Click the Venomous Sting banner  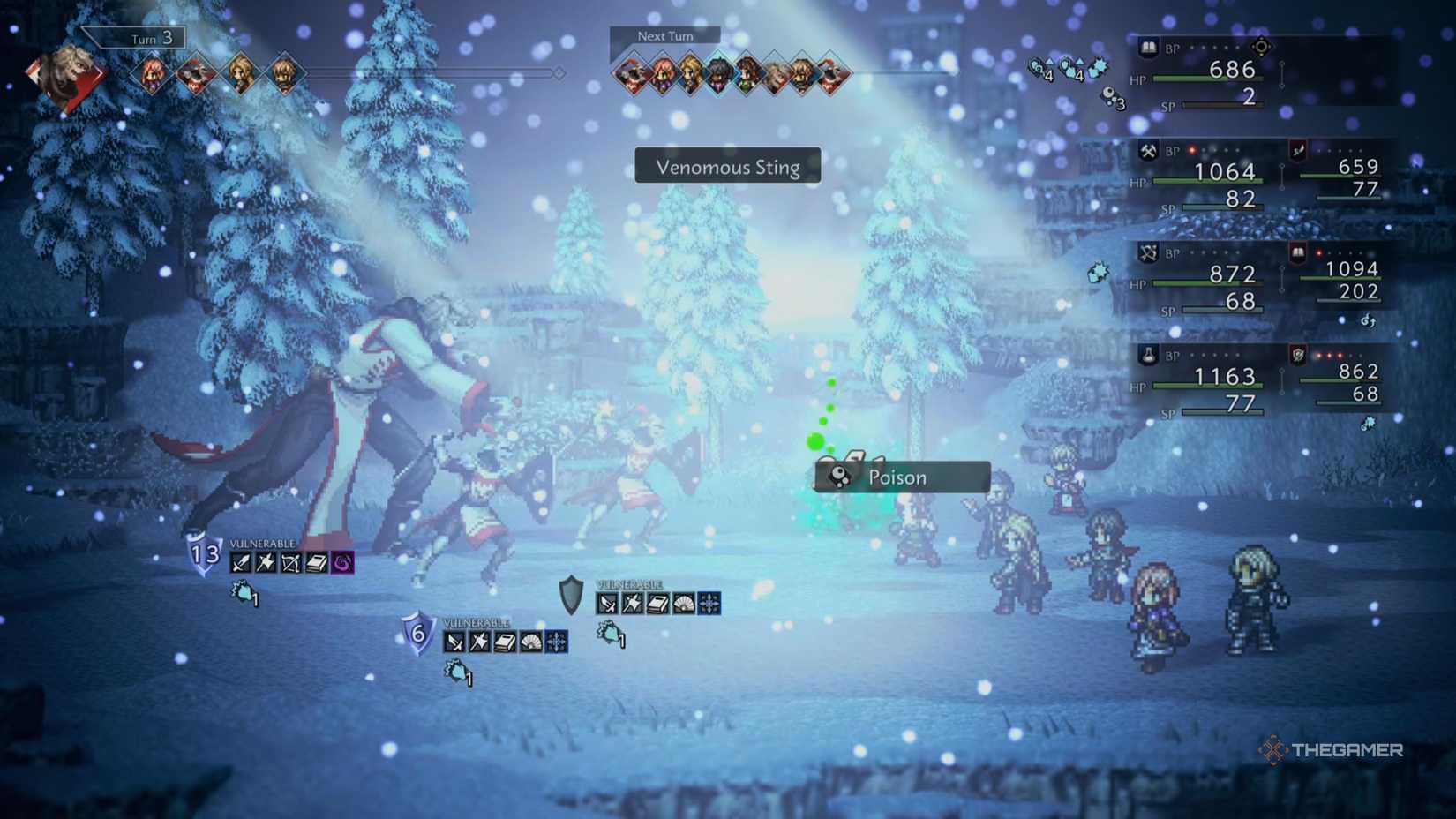tap(727, 166)
